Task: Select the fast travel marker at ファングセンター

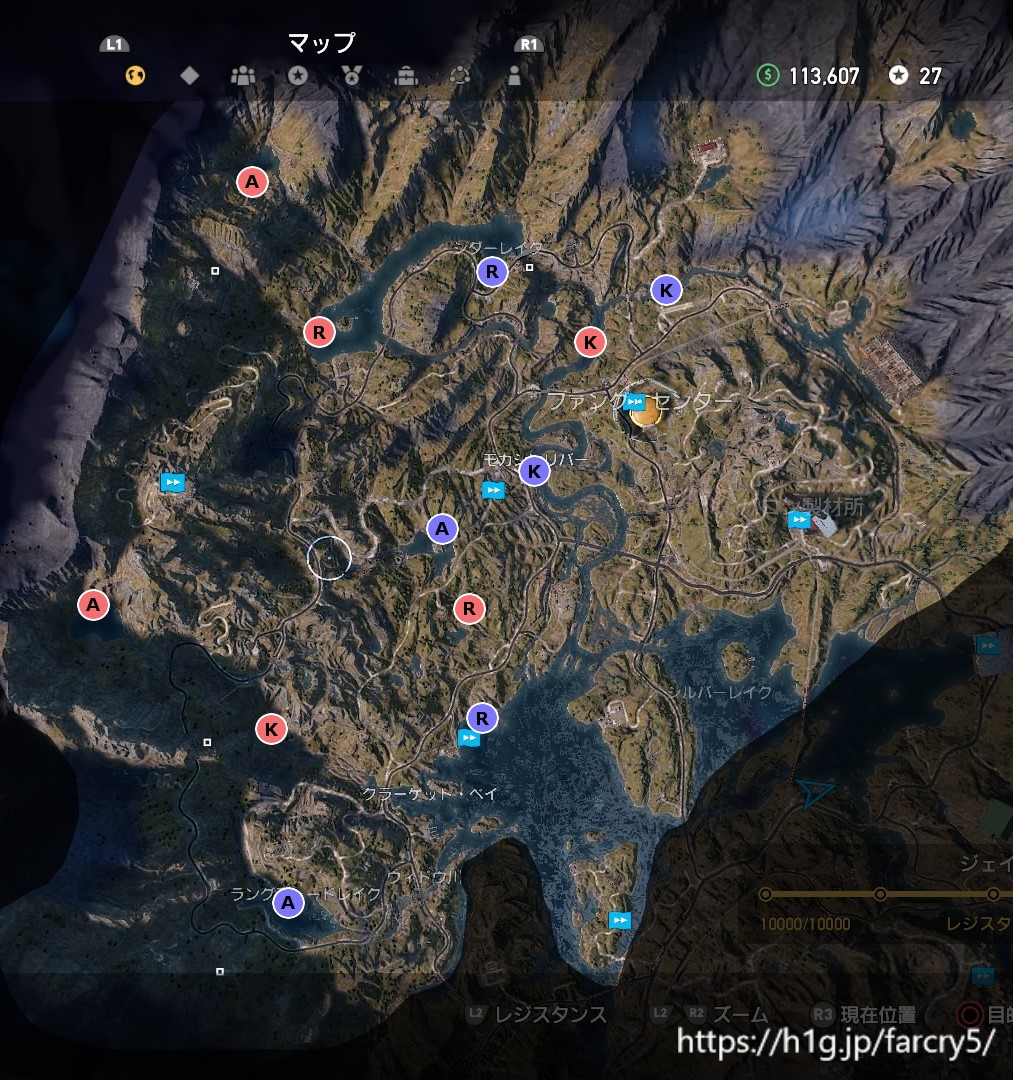Action: point(633,402)
